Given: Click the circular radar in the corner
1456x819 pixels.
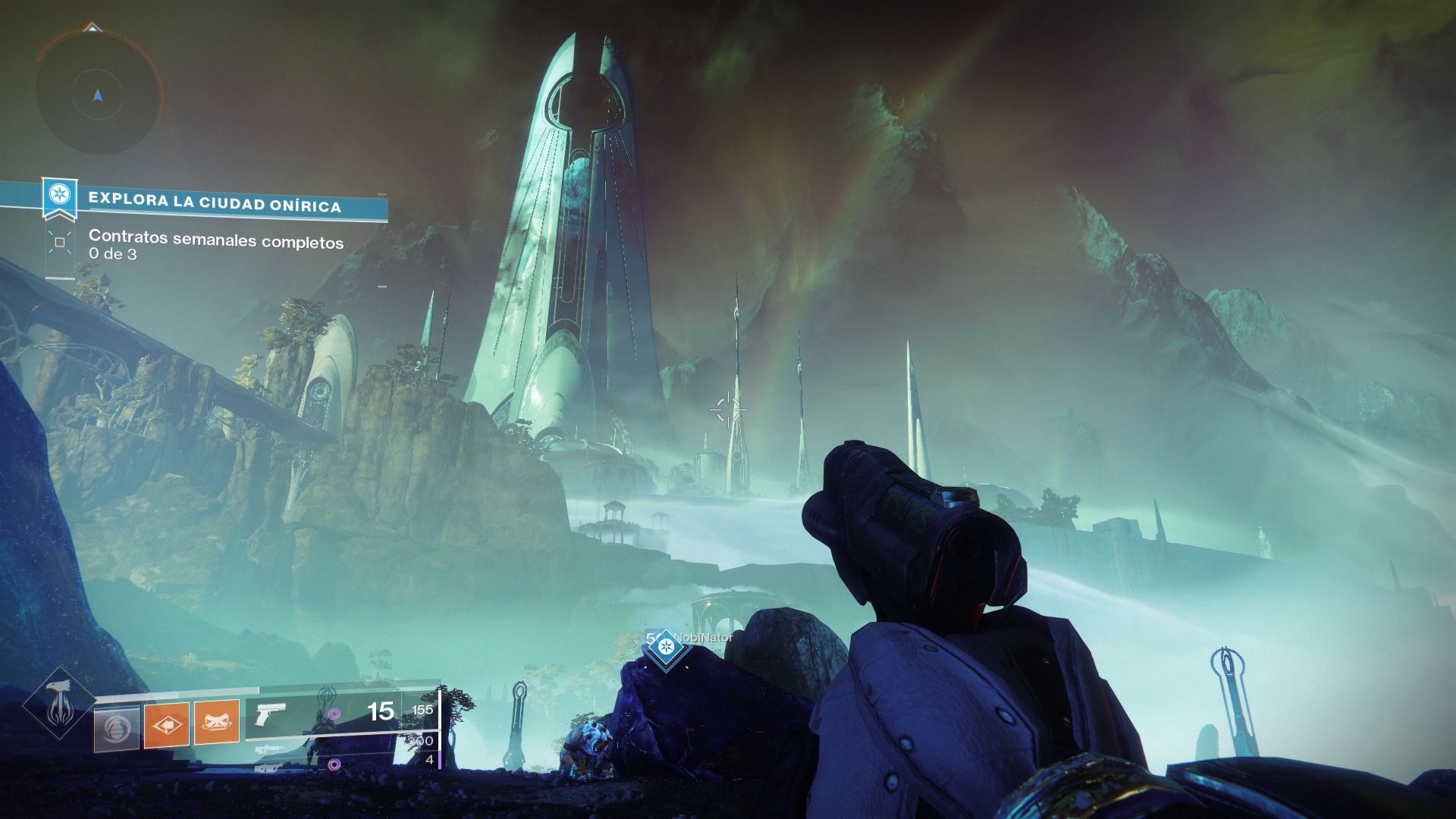Looking at the screenshot, I should [x=99, y=95].
